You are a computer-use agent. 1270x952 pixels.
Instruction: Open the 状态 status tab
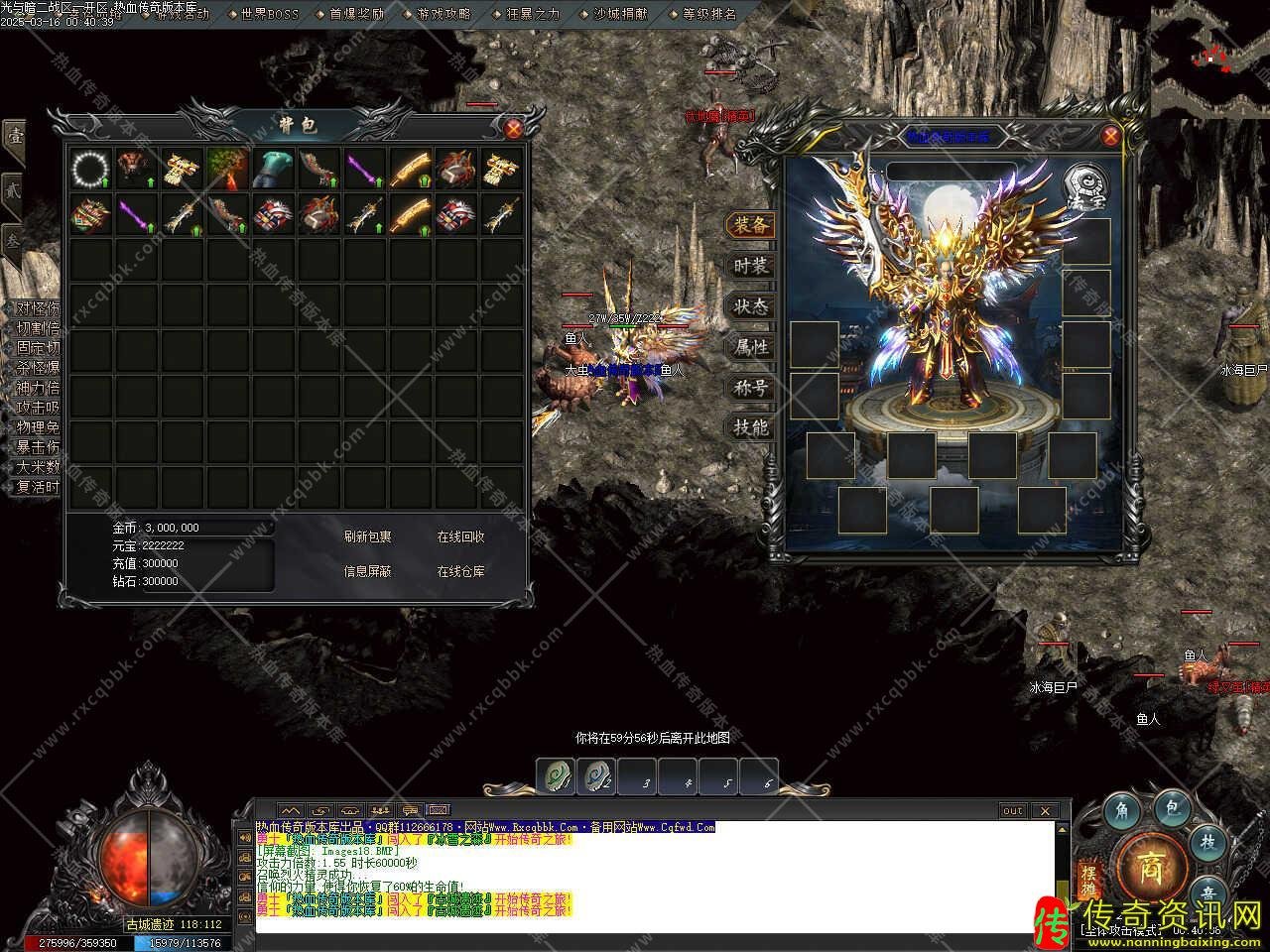750,306
